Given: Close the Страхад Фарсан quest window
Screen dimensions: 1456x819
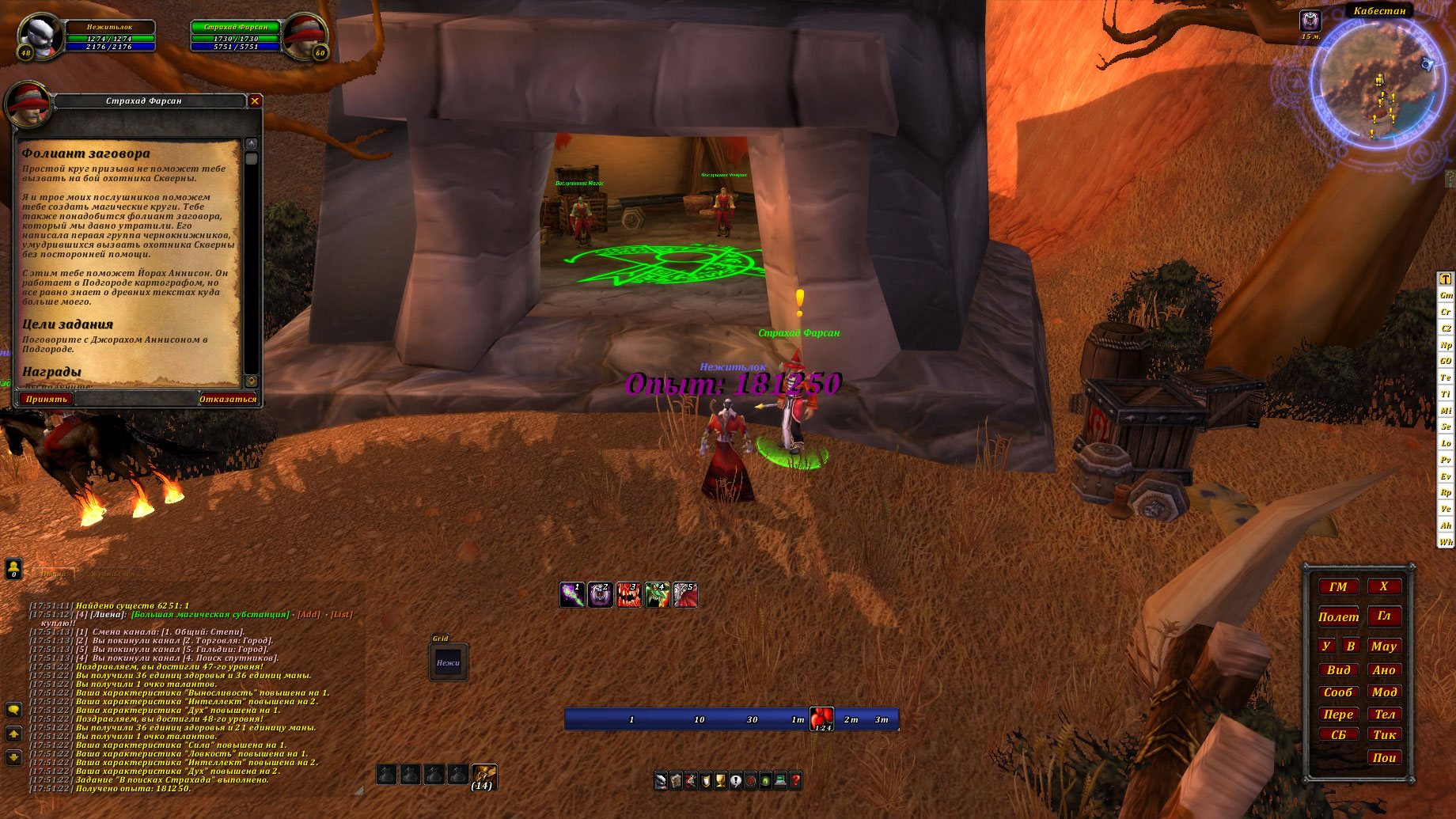Looking at the screenshot, I should click(255, 100).
